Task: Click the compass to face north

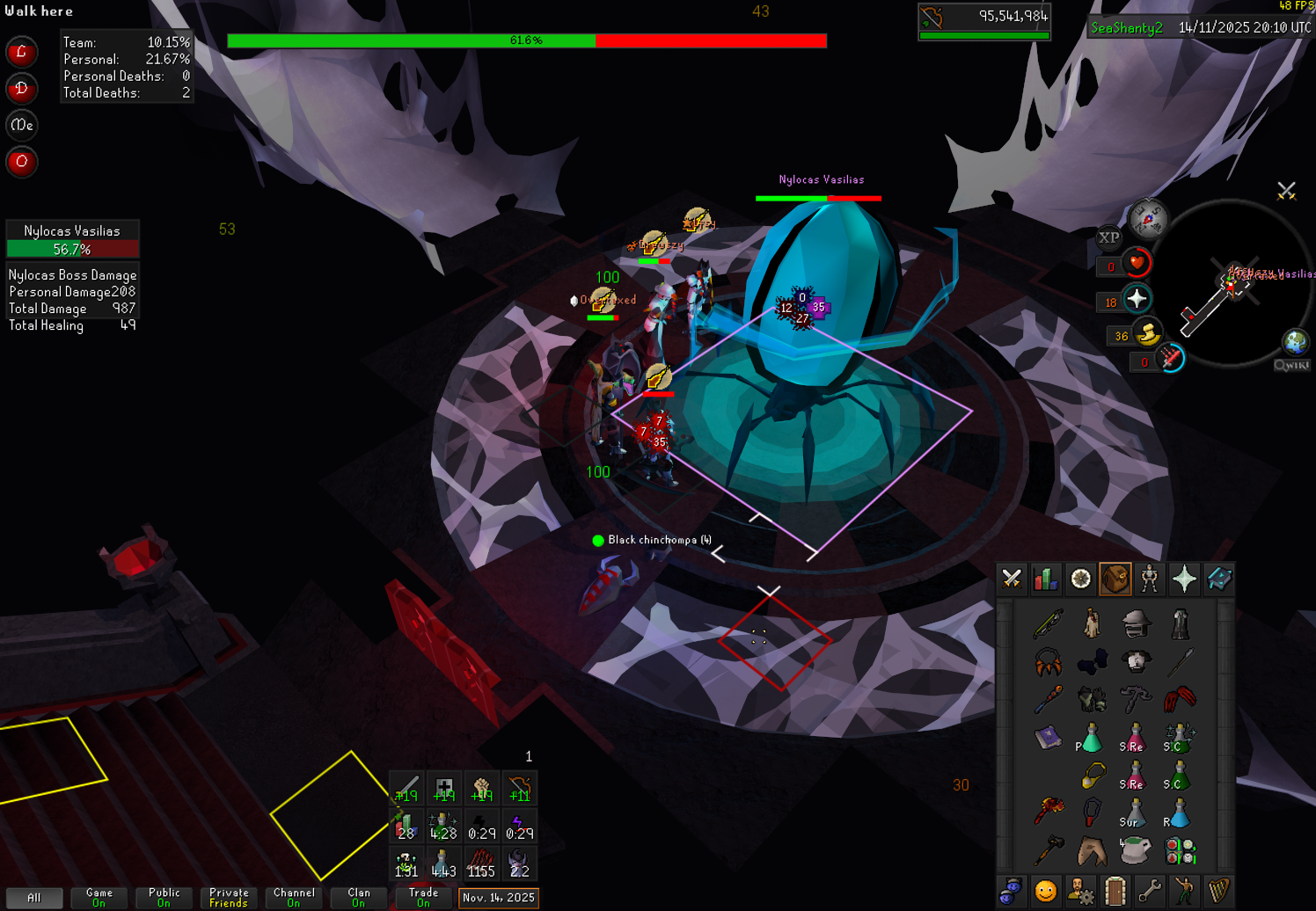Action: [1148, 219]
